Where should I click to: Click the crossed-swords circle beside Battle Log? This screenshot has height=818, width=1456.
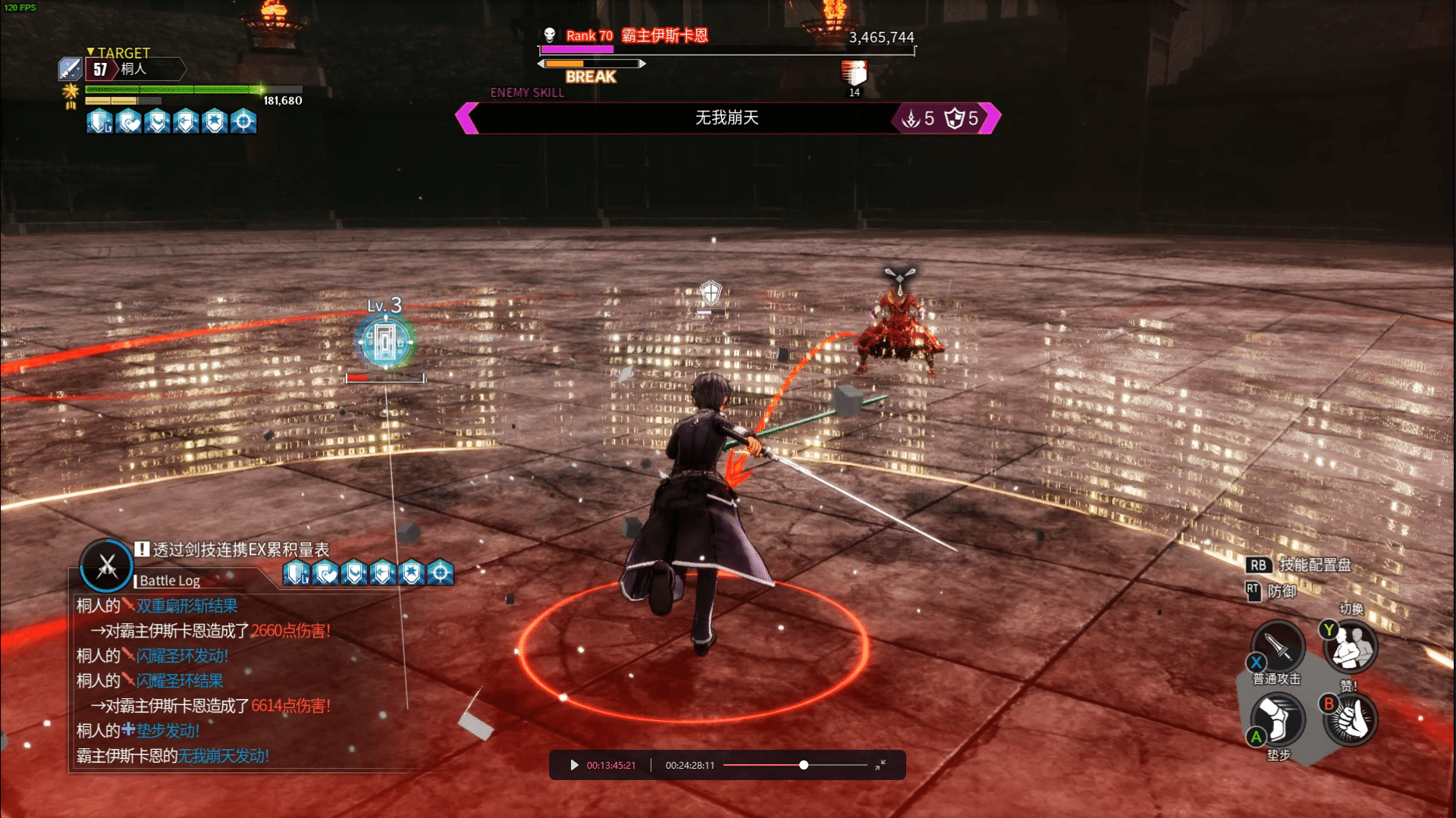click(106, 566)
